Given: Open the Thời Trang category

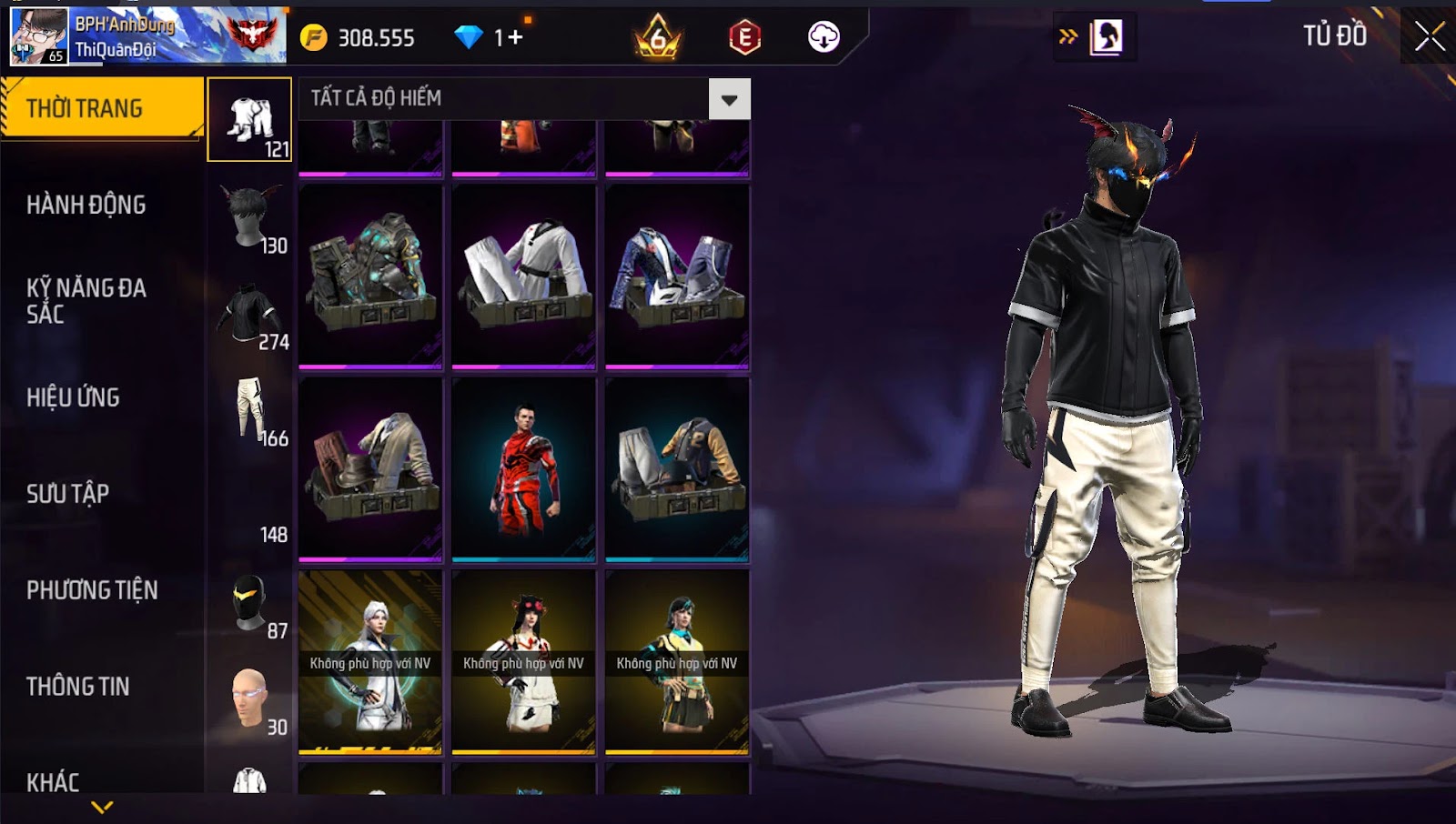Looking at the screenshot, I should (100, 108).
